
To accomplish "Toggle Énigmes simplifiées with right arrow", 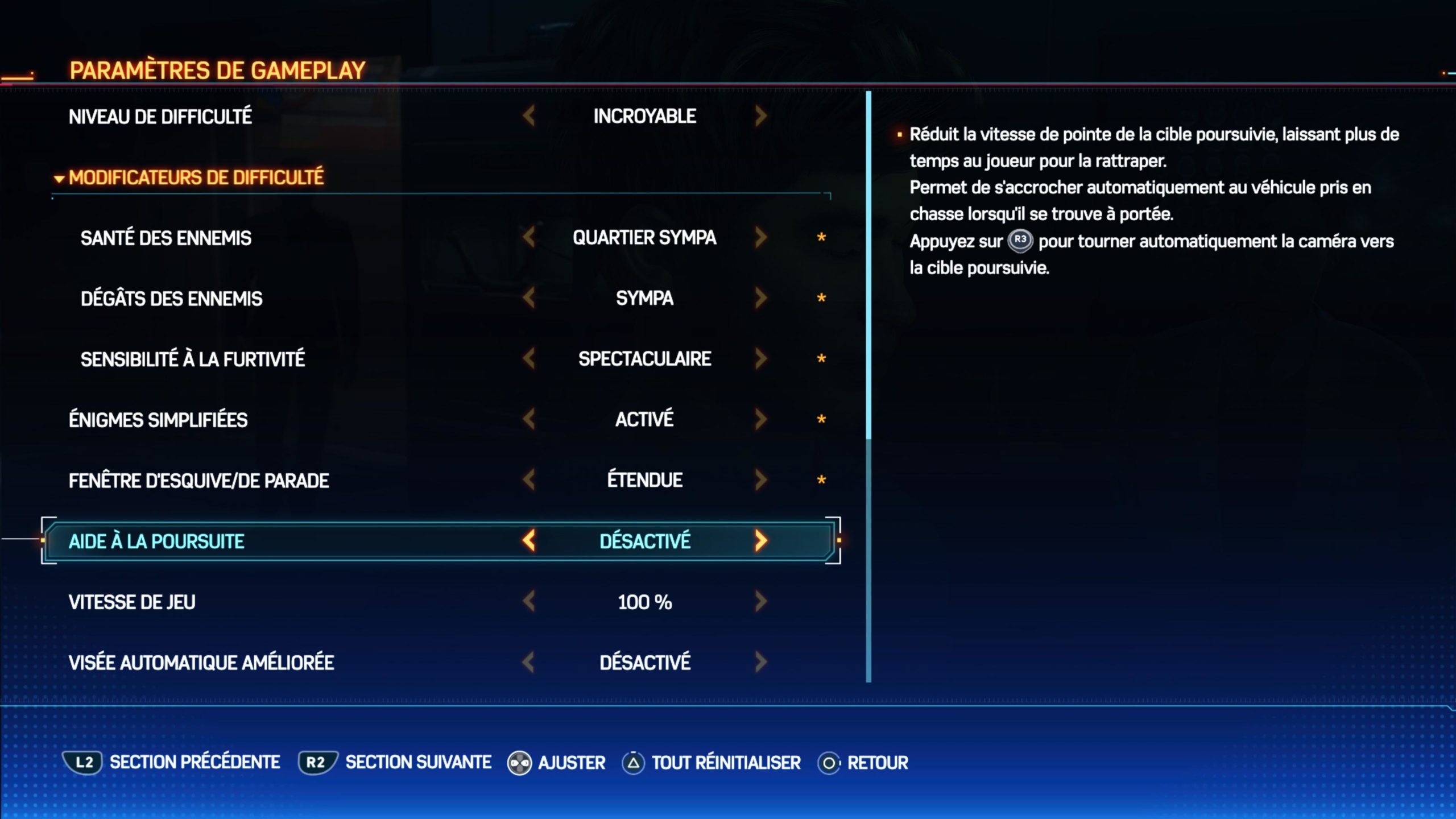I will (x=761, y=420).
